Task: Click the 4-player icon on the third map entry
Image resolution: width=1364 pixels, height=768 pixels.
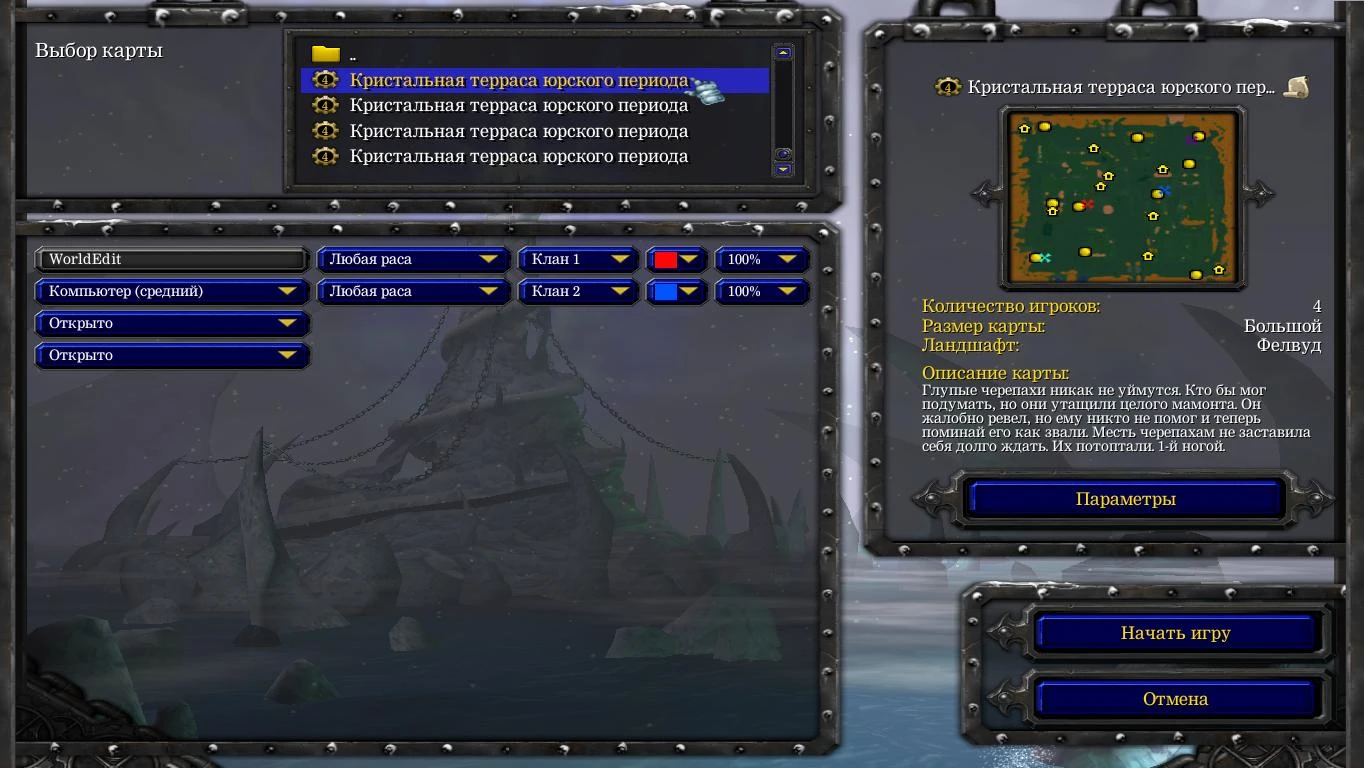Action: pos(325,130)
